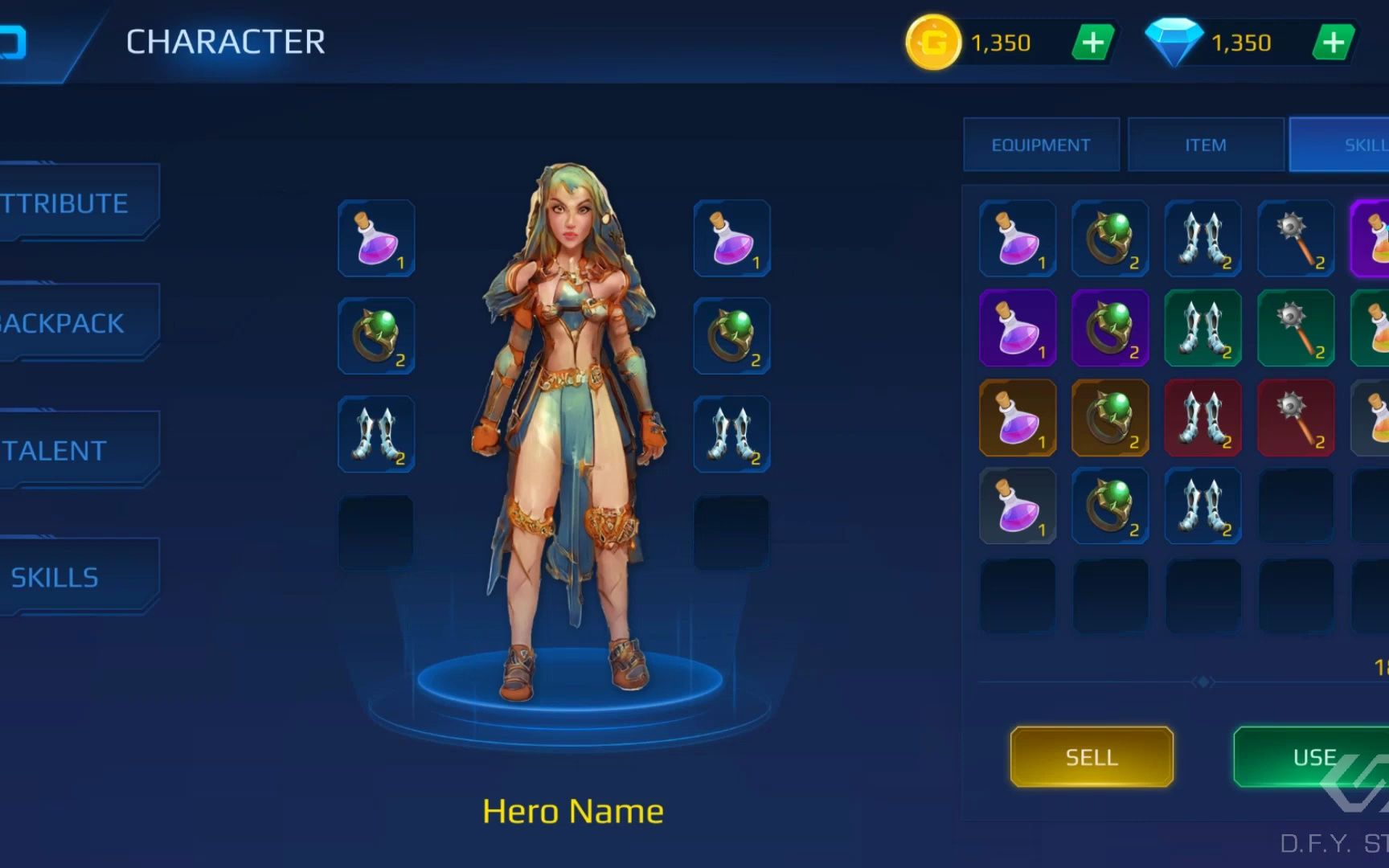
Task: Select the red-background silver boots item
Action: coord(1203,418)
